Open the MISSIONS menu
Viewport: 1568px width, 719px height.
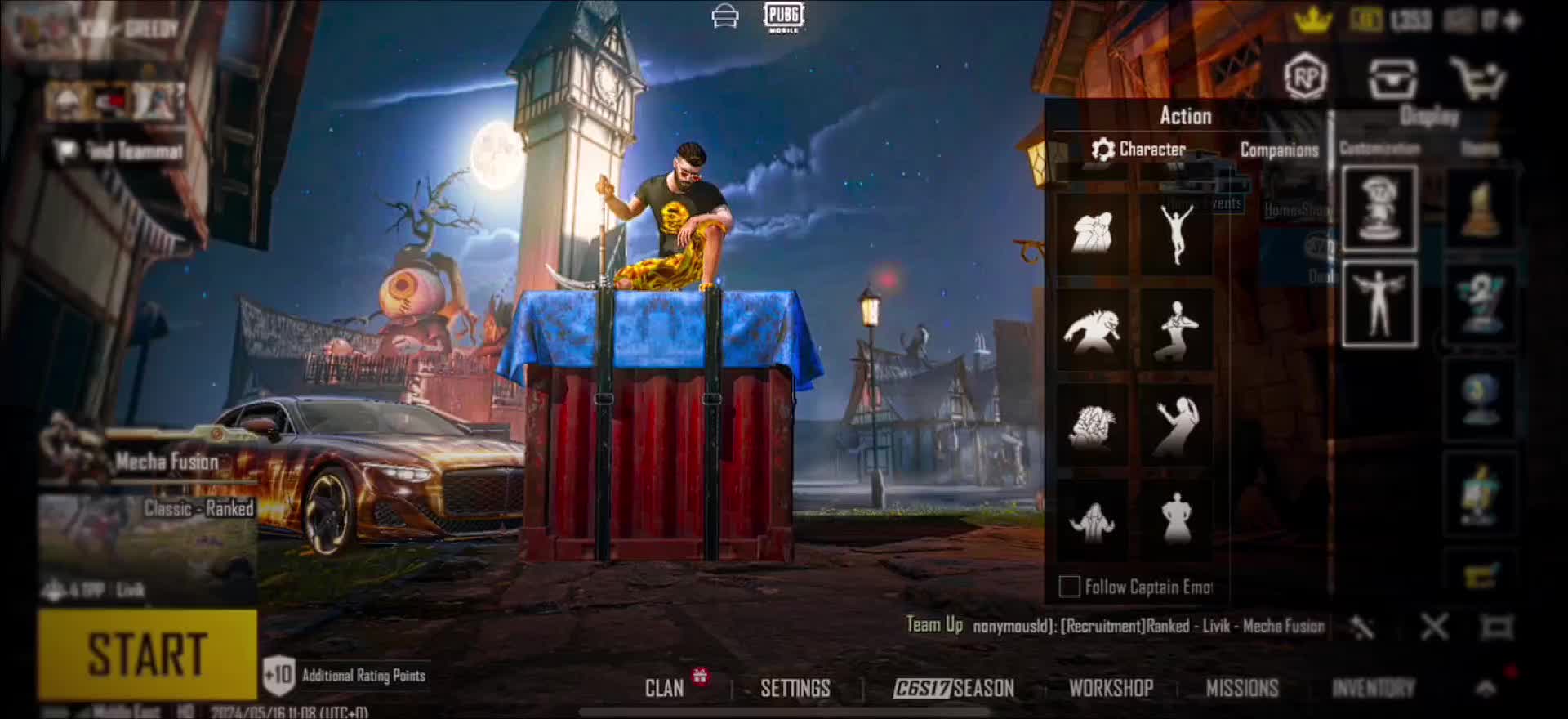pyautogui.click(x=1241, y=688)
